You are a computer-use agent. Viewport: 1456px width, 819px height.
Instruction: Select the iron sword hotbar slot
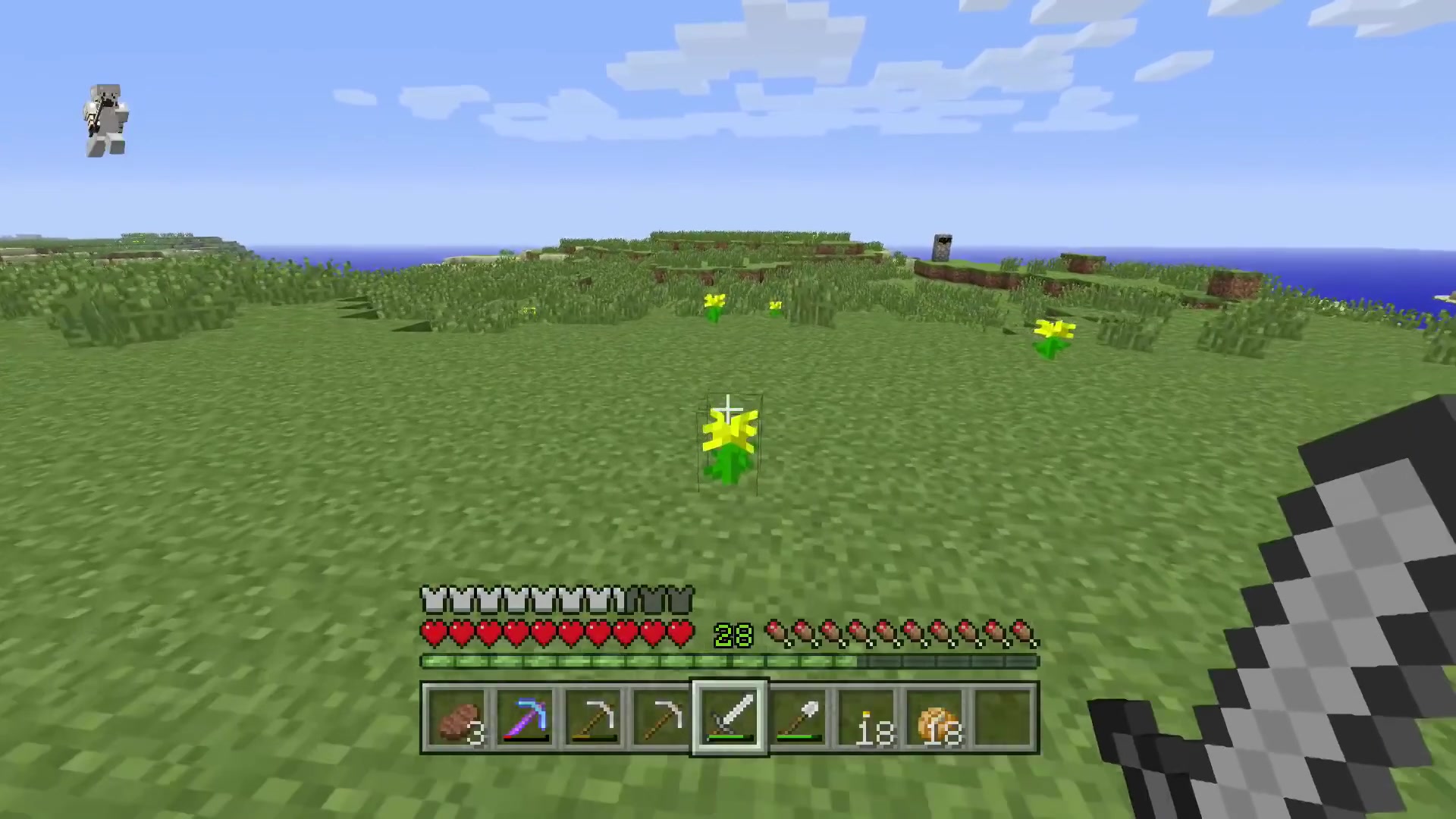point(730,718)
